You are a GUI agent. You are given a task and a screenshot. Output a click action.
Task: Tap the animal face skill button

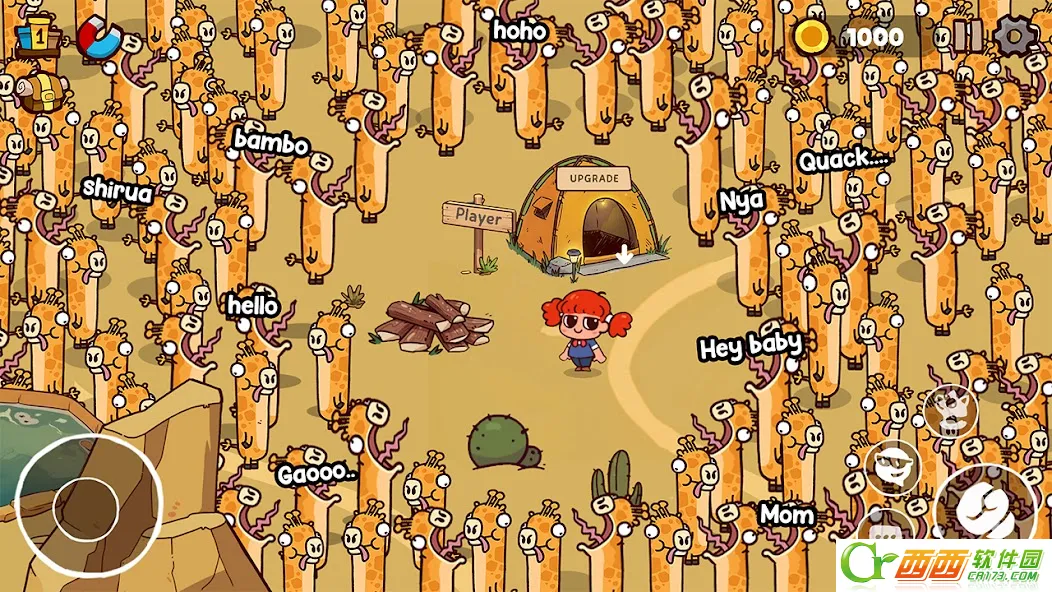coord(948,408)
